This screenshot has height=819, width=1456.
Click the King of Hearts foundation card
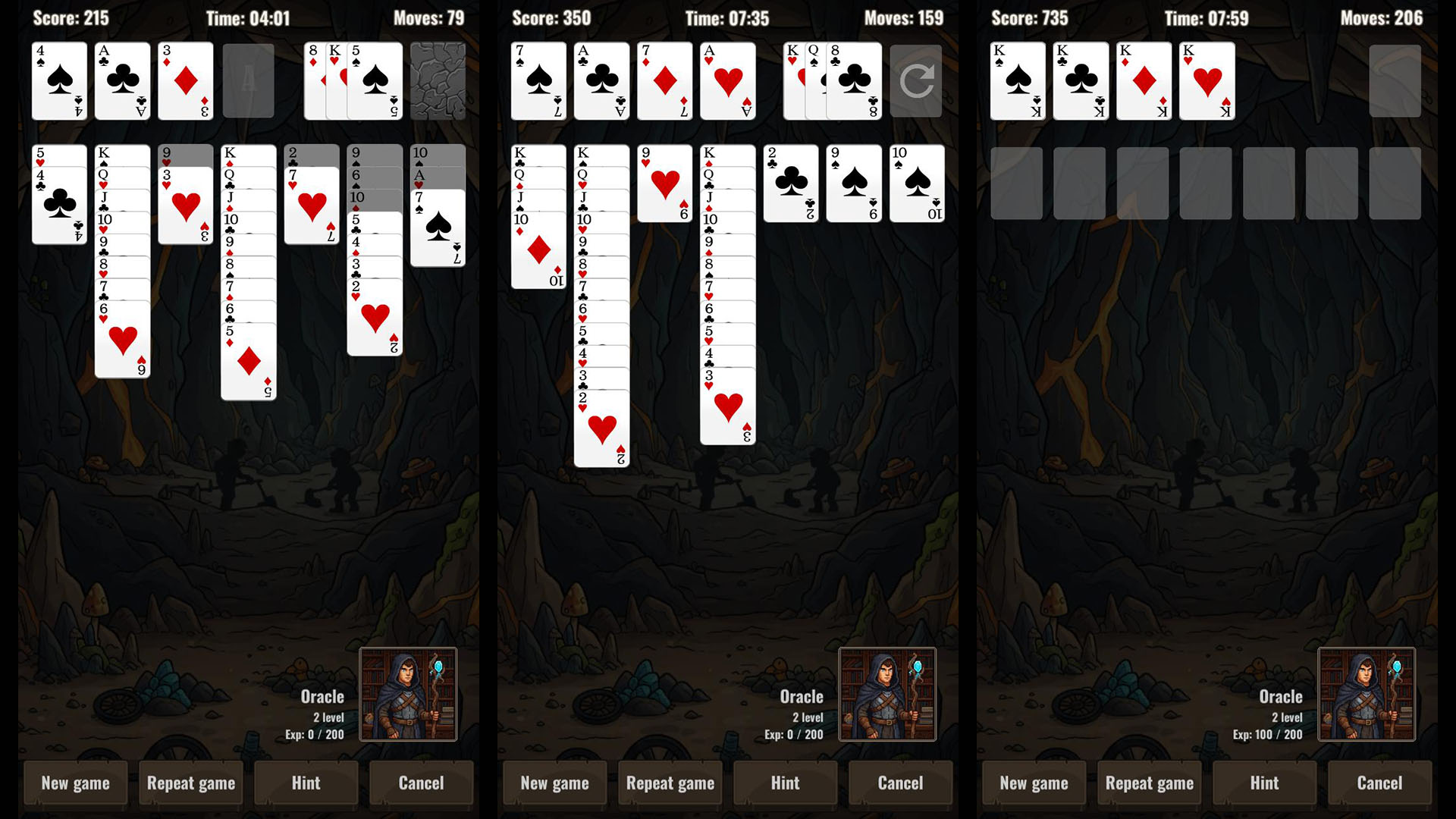click(1206, 80)
